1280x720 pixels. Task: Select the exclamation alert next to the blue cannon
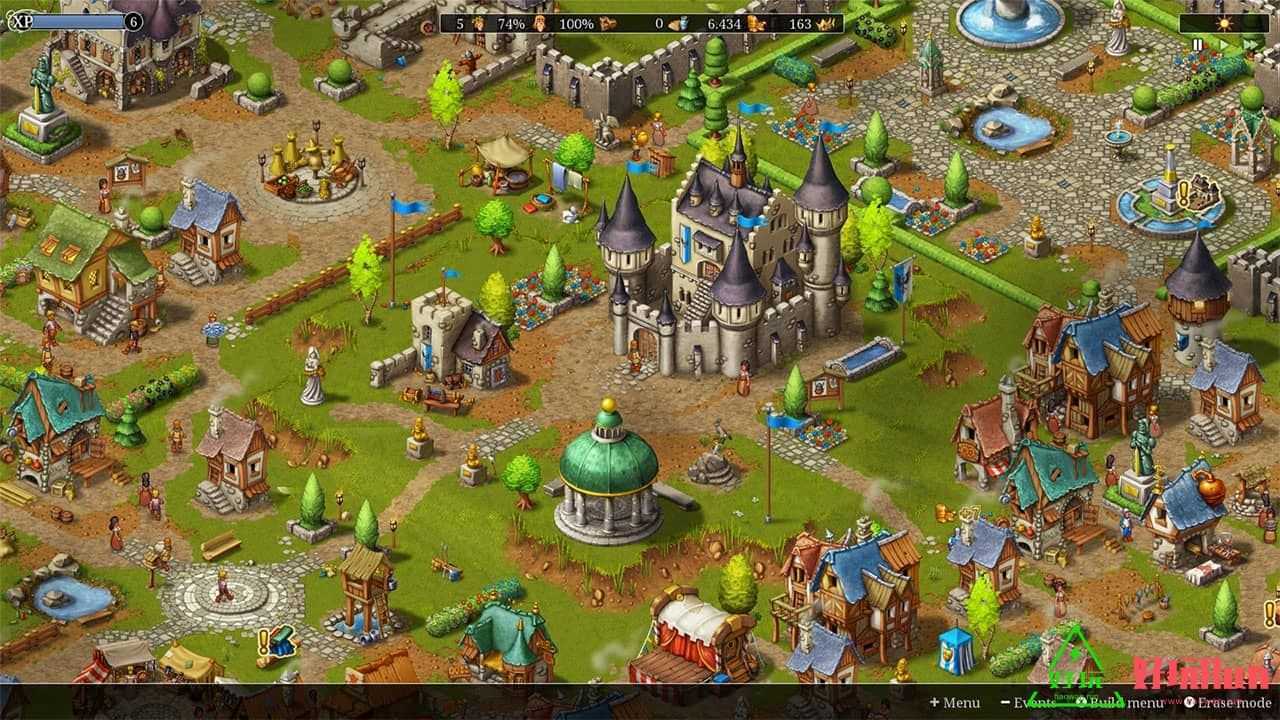(x=264, y=640)
